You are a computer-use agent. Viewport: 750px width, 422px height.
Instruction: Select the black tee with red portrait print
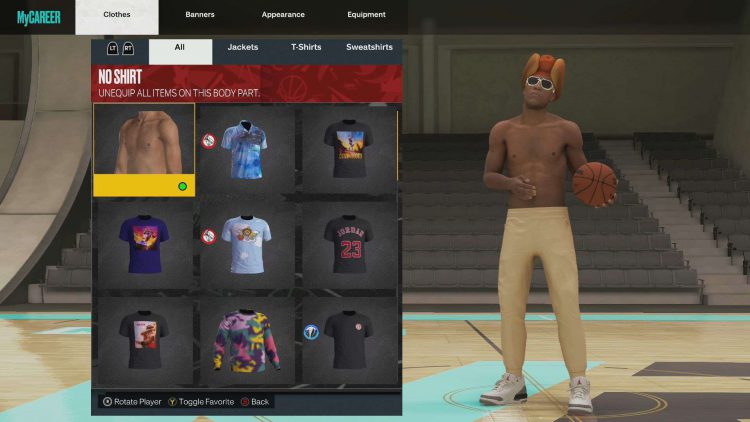(x=144, y=338)
